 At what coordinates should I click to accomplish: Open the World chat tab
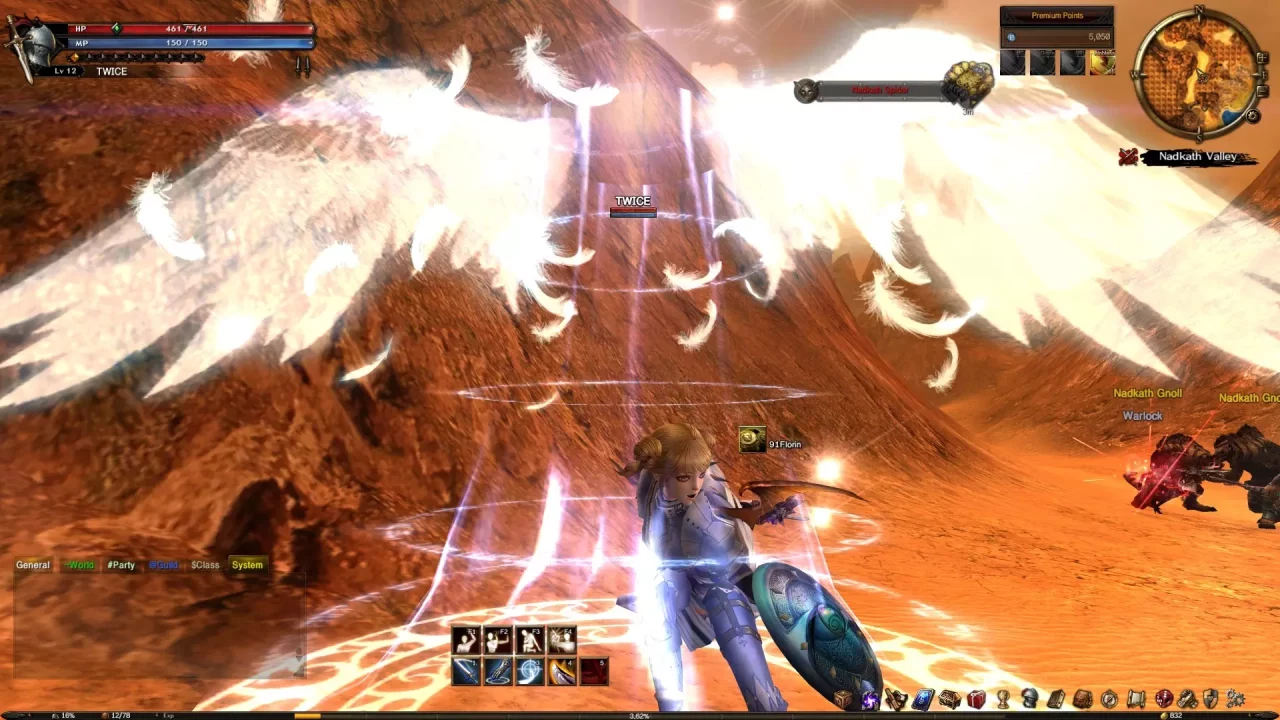pyautogui.click(x=79, y=565)
